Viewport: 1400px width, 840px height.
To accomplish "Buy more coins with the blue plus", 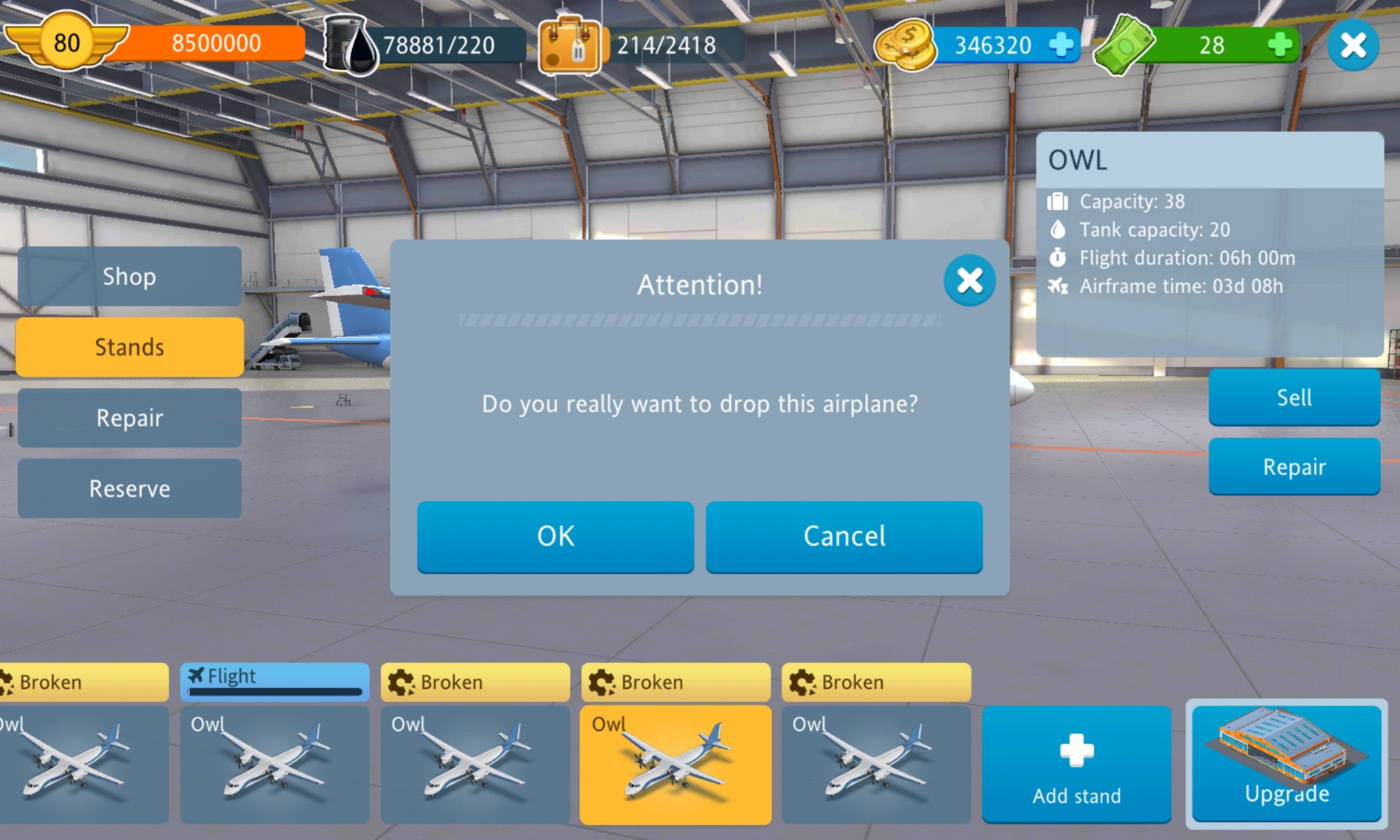I will coord(1061,45).
